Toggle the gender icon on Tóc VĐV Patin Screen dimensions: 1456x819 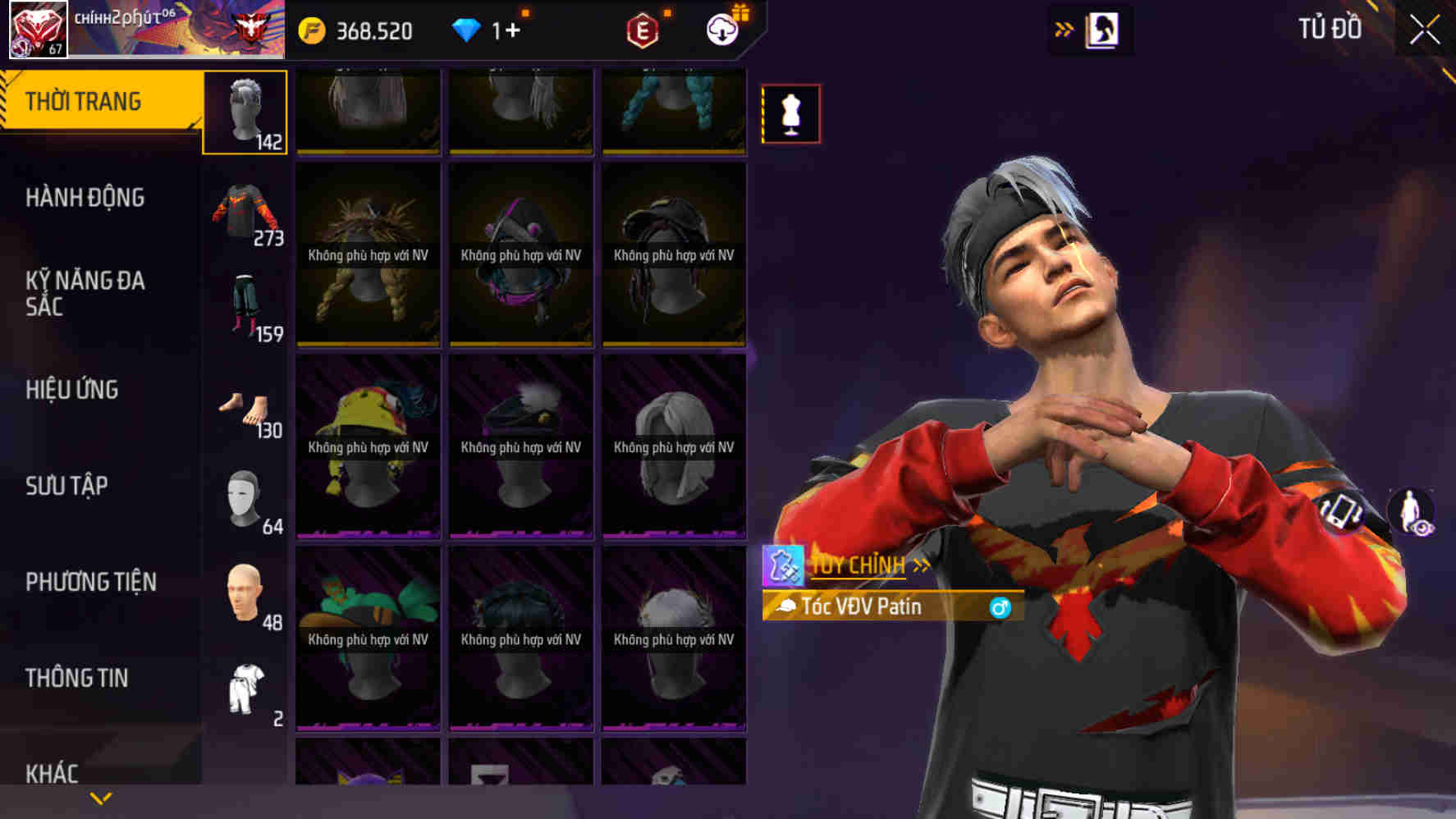pos(1000,610)
